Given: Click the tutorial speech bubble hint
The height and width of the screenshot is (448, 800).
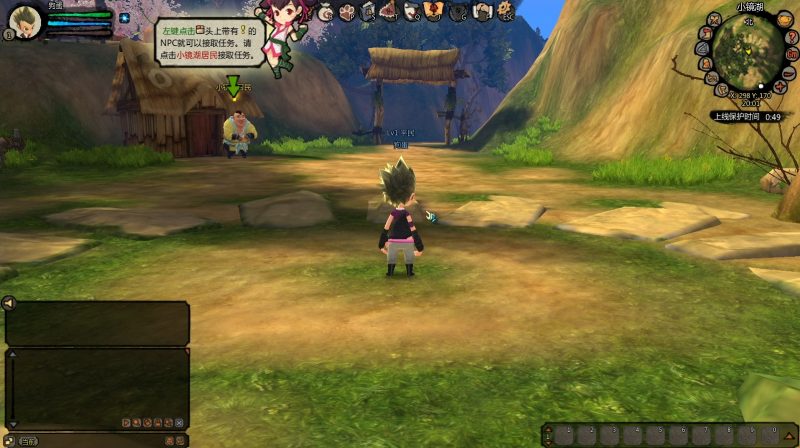Looking at the screenshot, I should pos(209,43).
